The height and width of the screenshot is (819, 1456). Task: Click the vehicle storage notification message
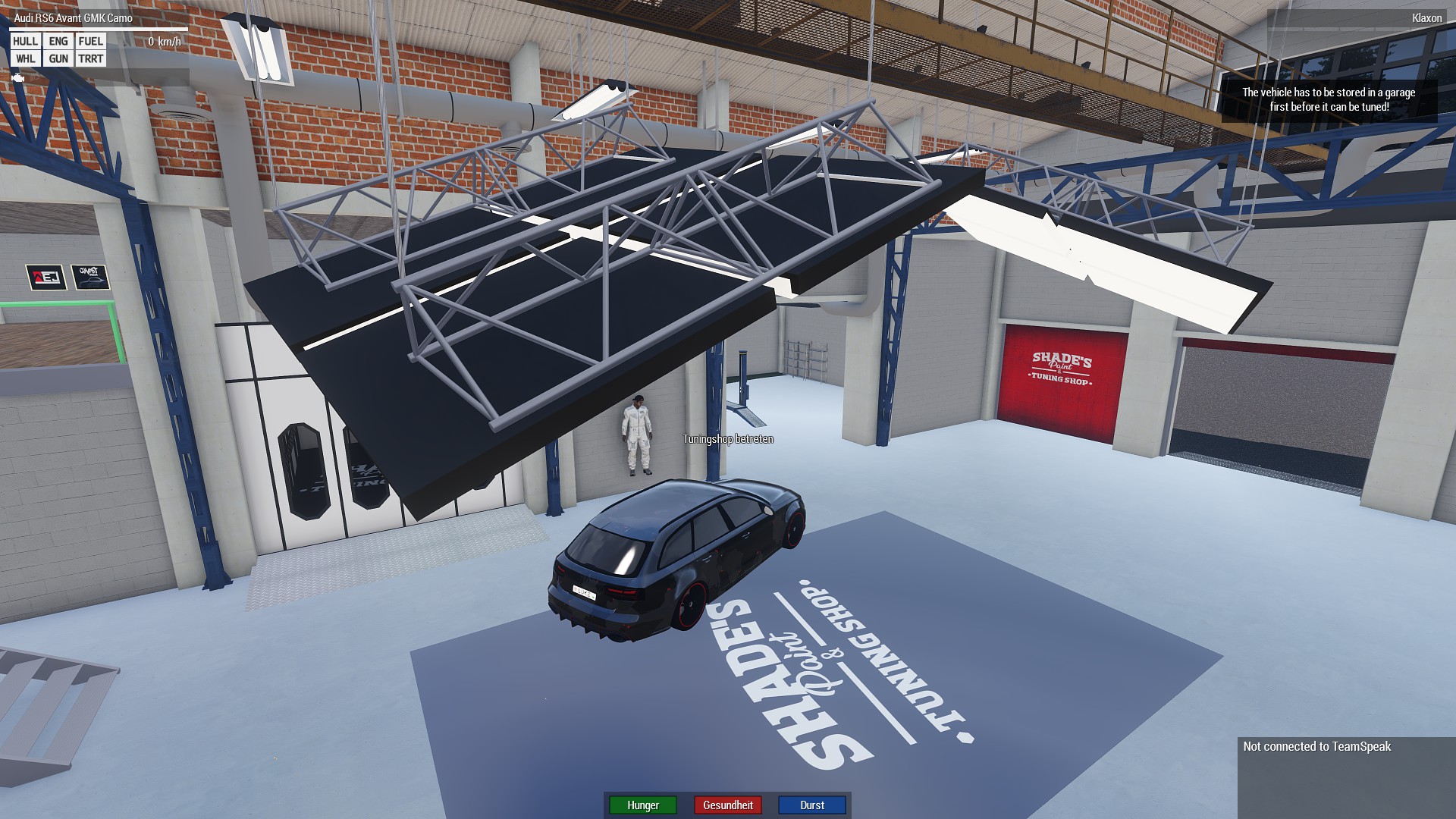(1329, 99)
